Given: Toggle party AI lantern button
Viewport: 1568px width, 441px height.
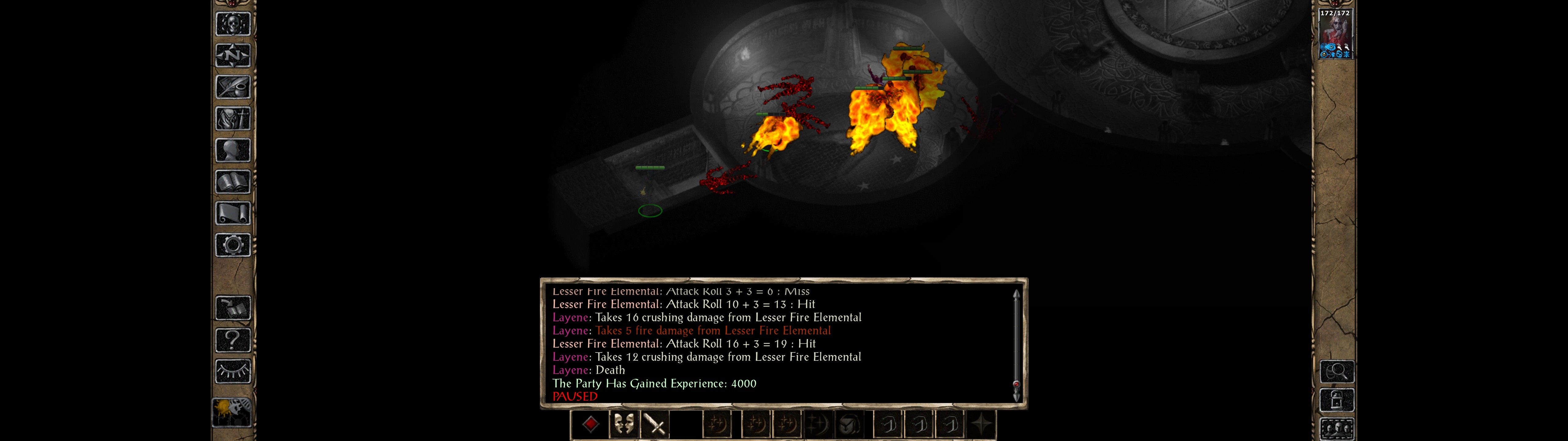Looking at the screenshot, I should pyautogui.click(x=231, y=412).
